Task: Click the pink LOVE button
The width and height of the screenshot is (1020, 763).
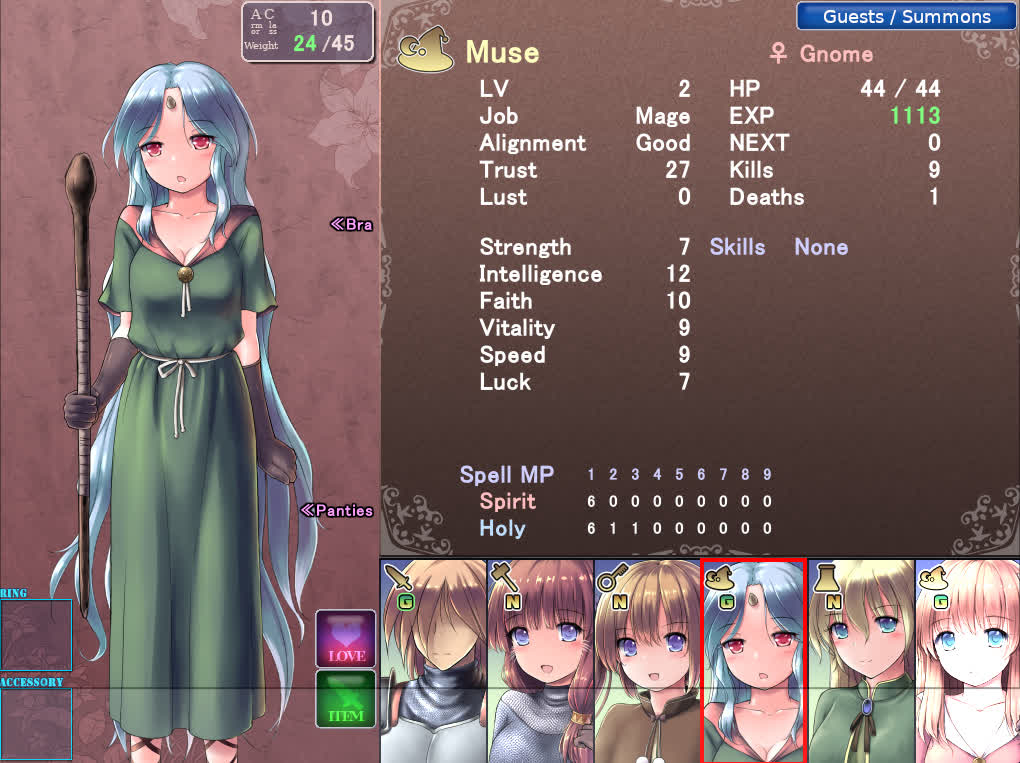Action: (346, 639)
